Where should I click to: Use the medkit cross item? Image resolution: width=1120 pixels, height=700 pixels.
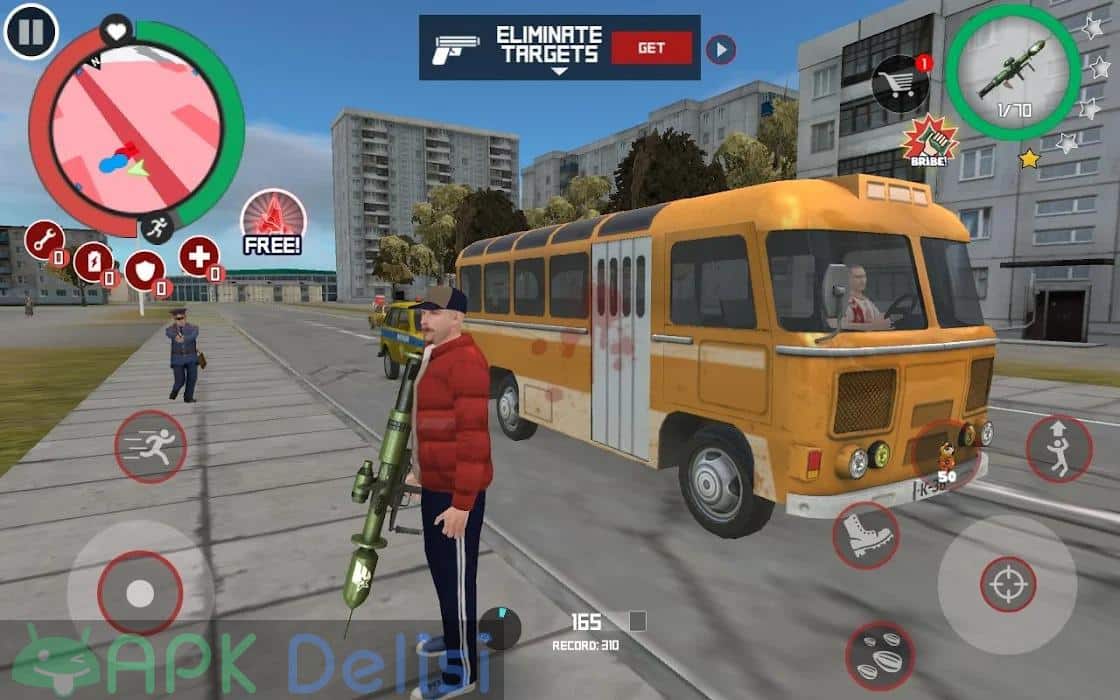click(x=199, y=256)
